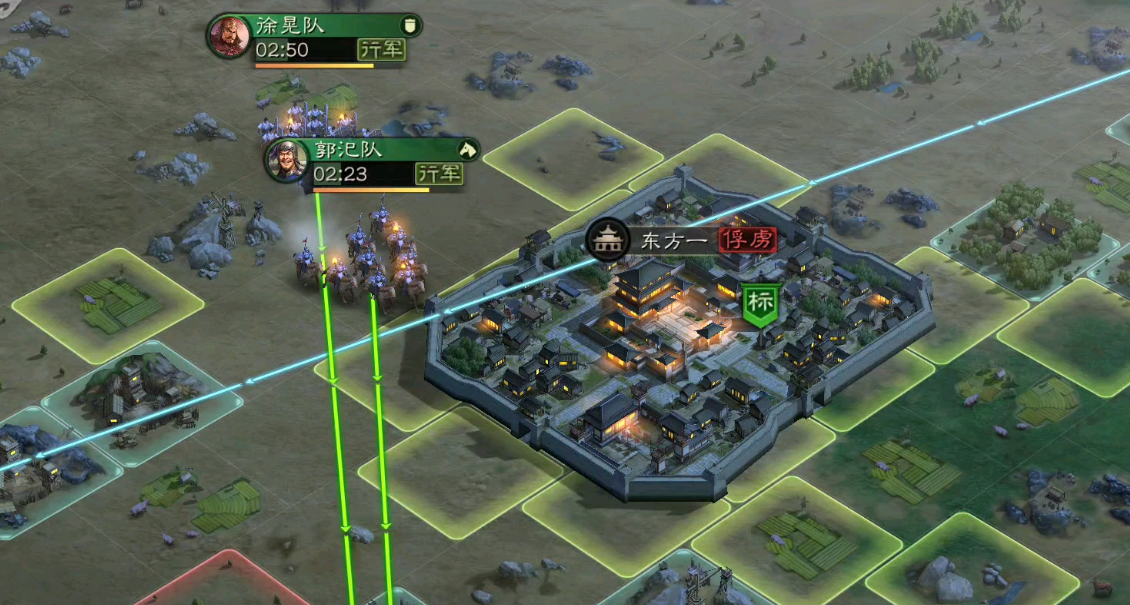Click the 郭汜队 general portrait

(287, 160)
